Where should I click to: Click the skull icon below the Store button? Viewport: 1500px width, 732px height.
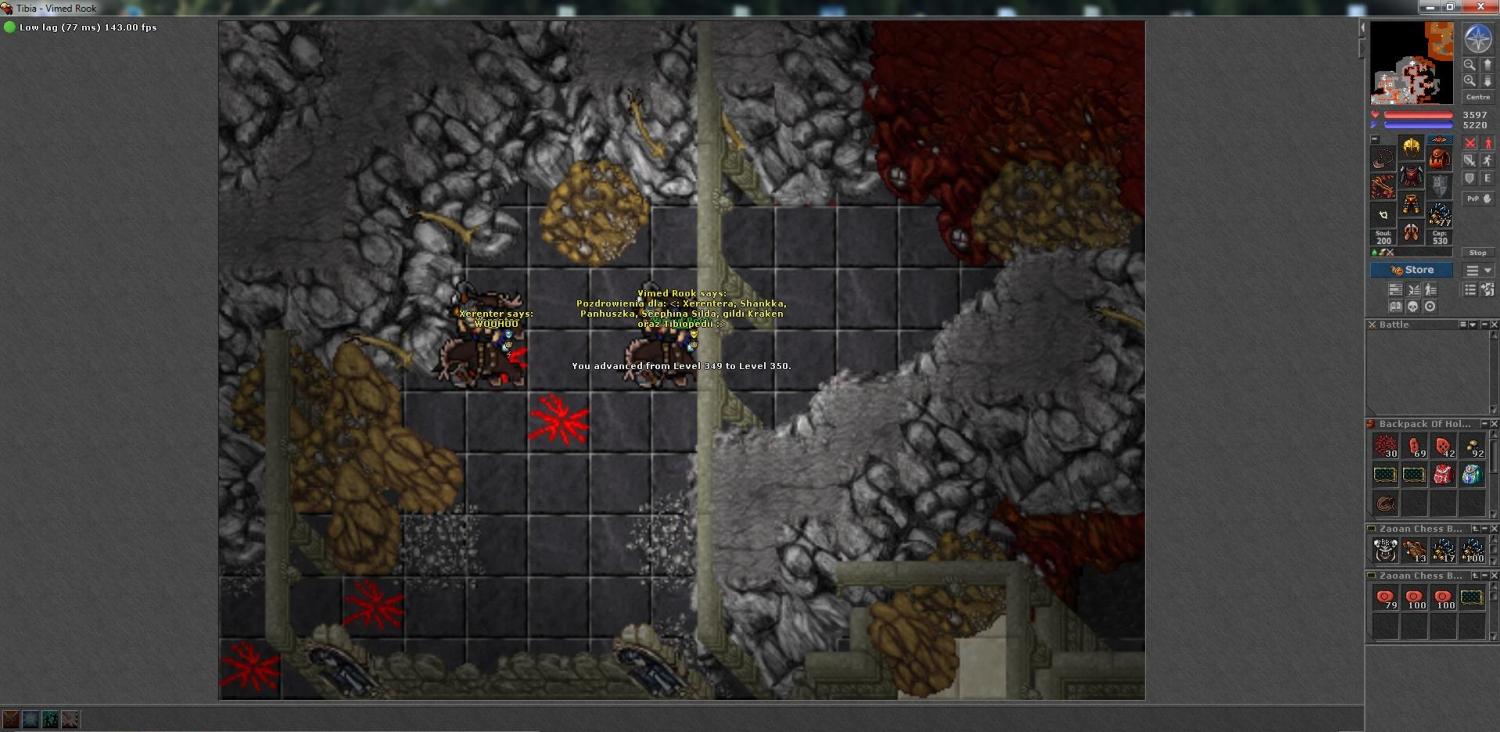[1412, 306]
